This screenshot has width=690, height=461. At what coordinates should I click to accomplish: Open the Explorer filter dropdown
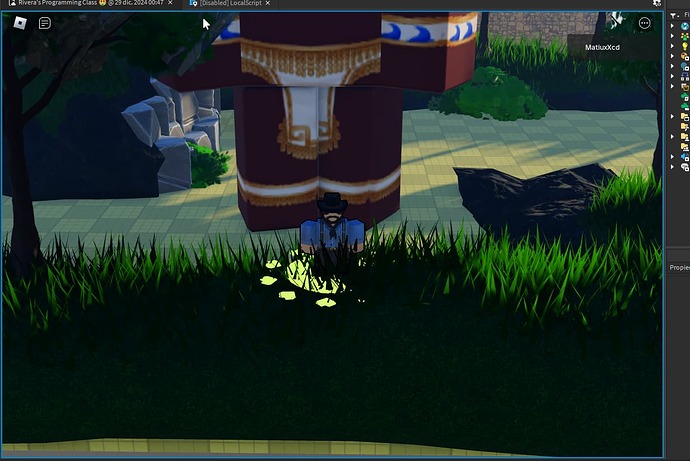pos(674,17)
